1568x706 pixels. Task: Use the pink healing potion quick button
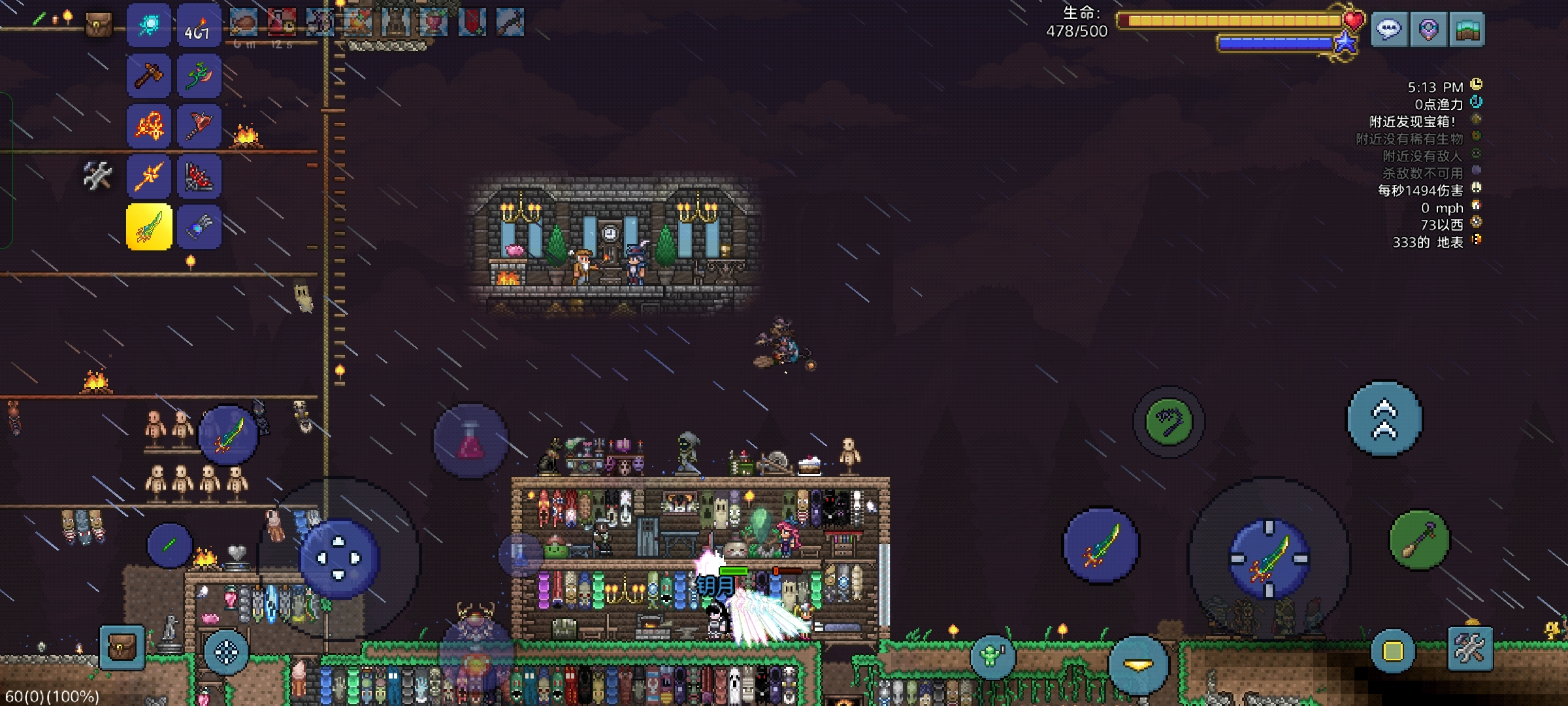click(471, 441)
